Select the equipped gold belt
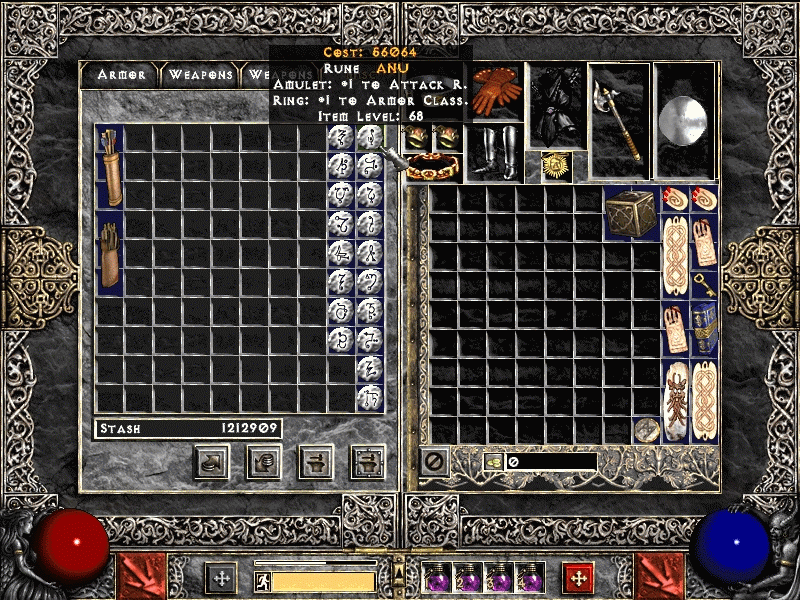Image resolution: width=800 pixels, height=600 pixels. pos(435,167)
